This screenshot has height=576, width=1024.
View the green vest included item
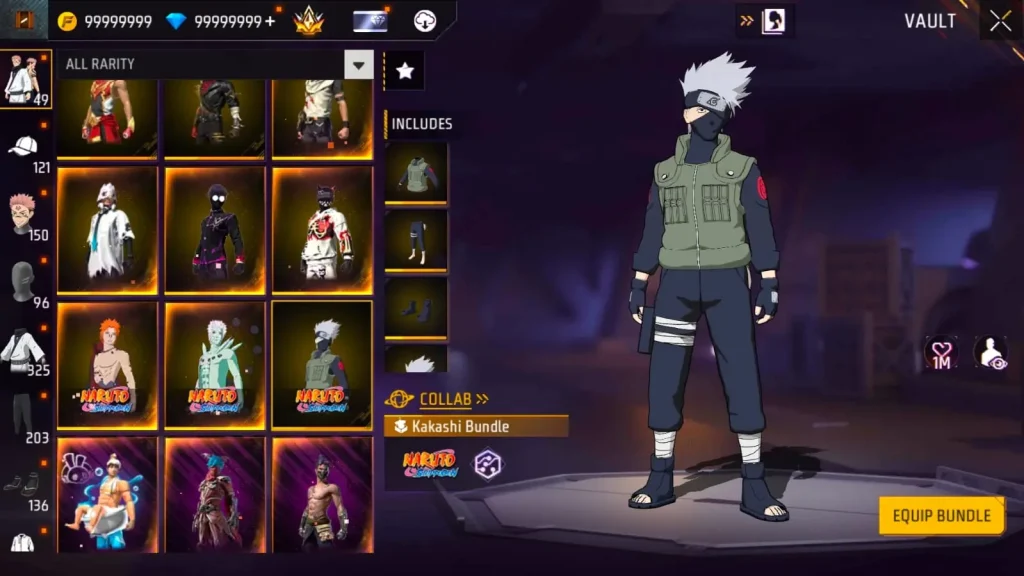(x=416, y=172)
